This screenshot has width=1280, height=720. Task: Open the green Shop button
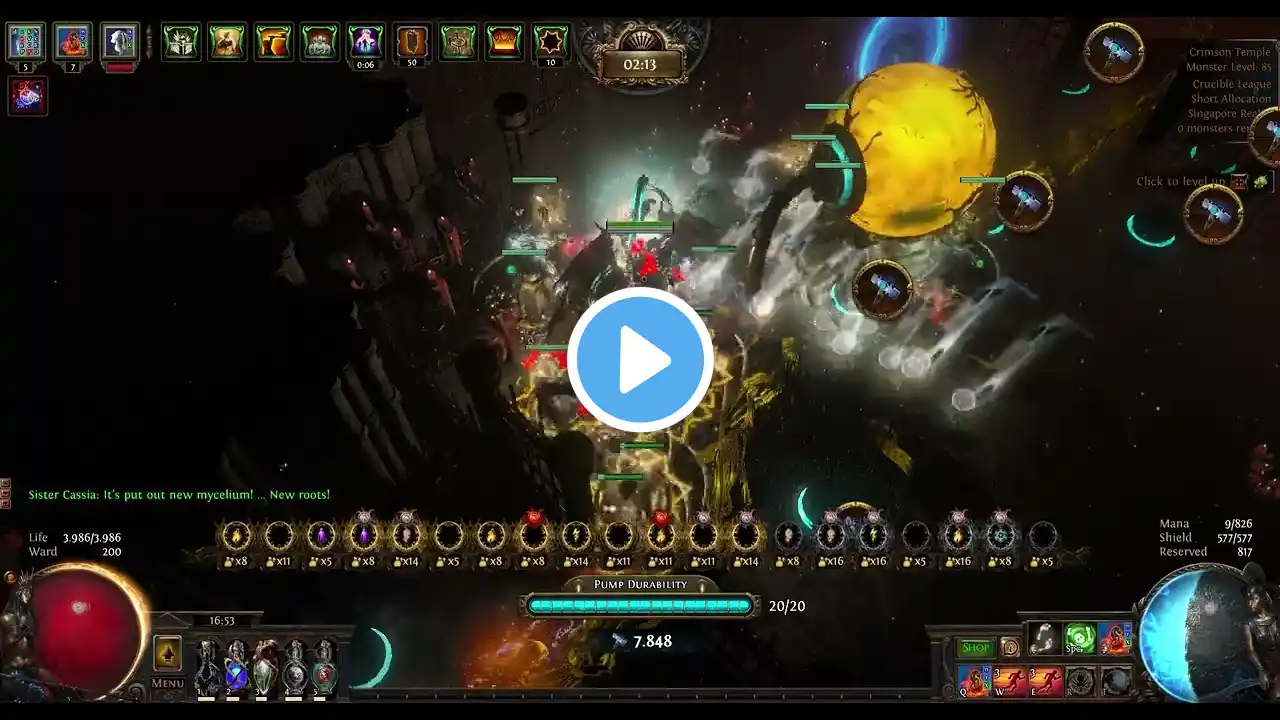[975, 648]
